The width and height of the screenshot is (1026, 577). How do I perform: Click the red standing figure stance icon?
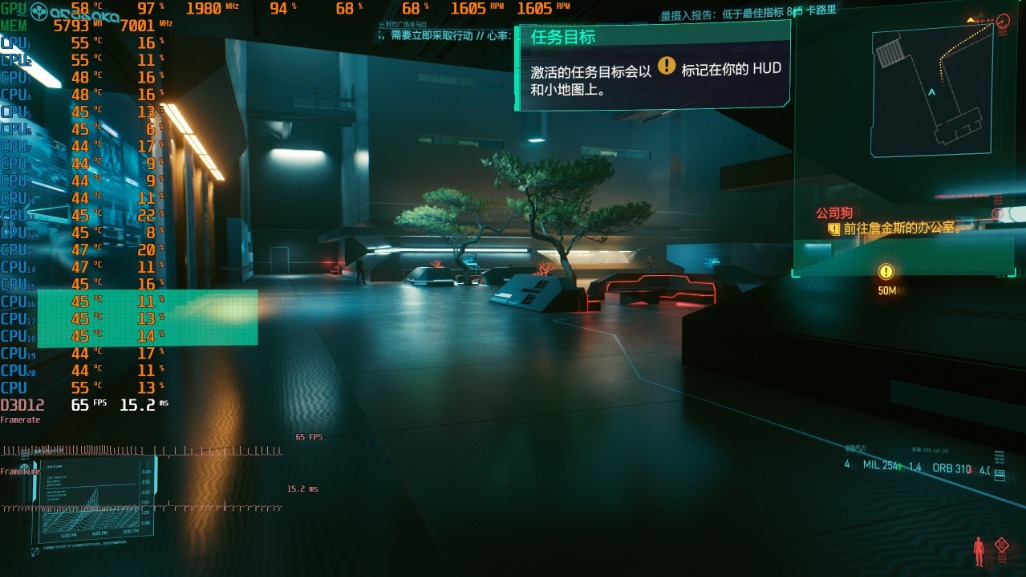point(979,550)
